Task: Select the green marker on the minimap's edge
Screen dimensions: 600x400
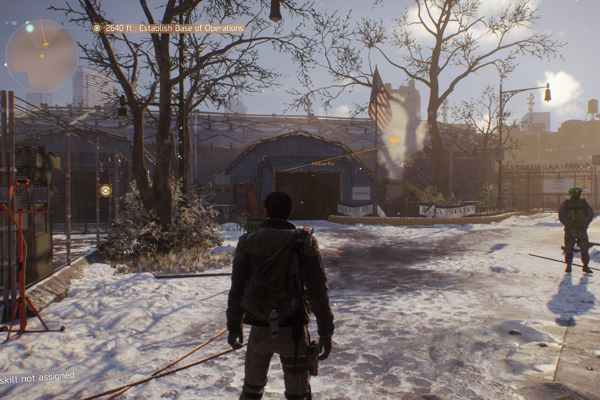Action: [x=29, y=27]
